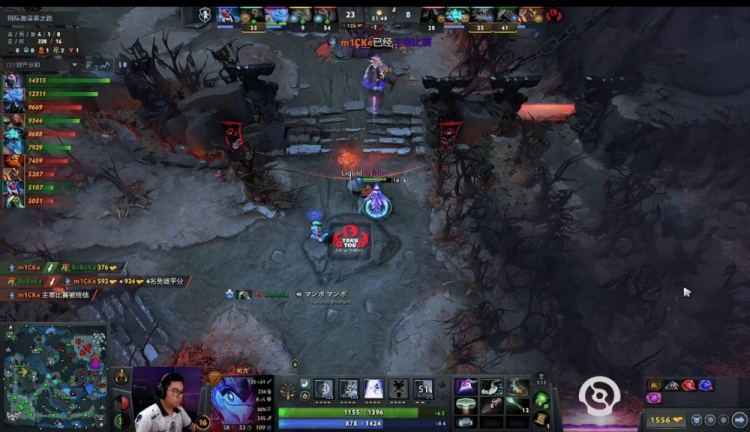Open the shop via the 1556 gold button
This screenshot has width=750, height=432.
click(664, 421)
